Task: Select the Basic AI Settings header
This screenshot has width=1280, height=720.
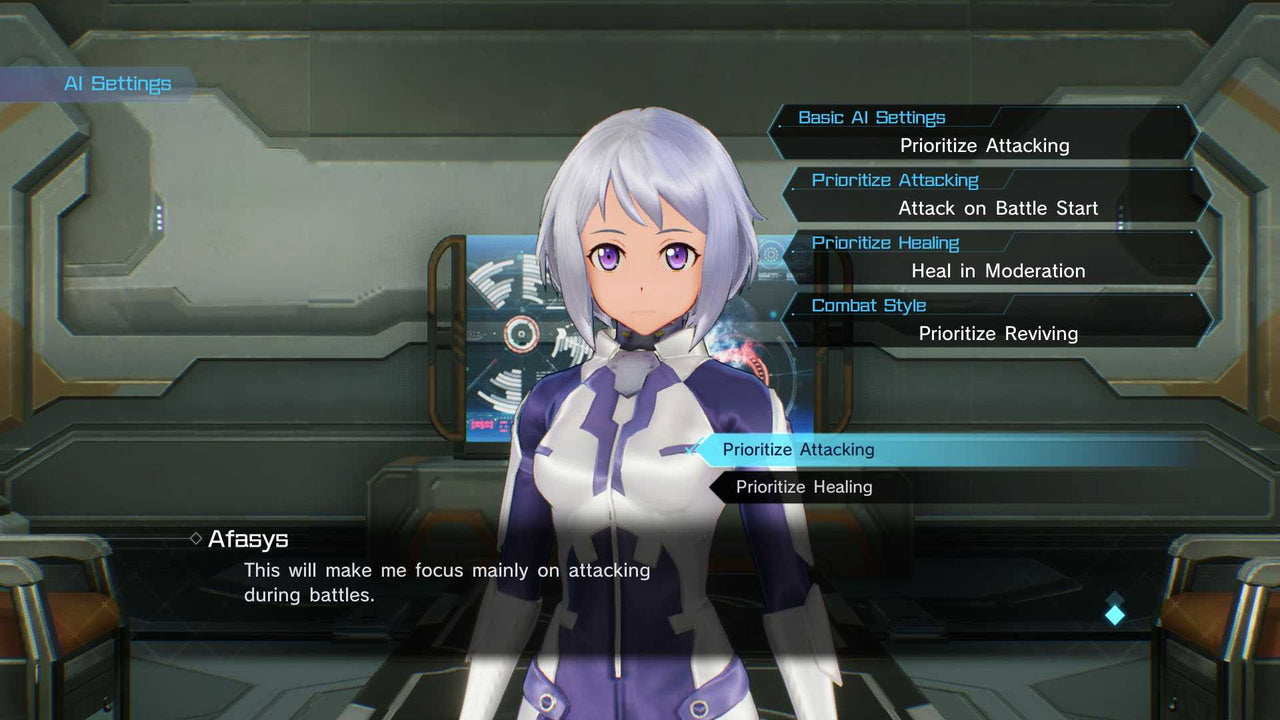Action: click(872, 117)
